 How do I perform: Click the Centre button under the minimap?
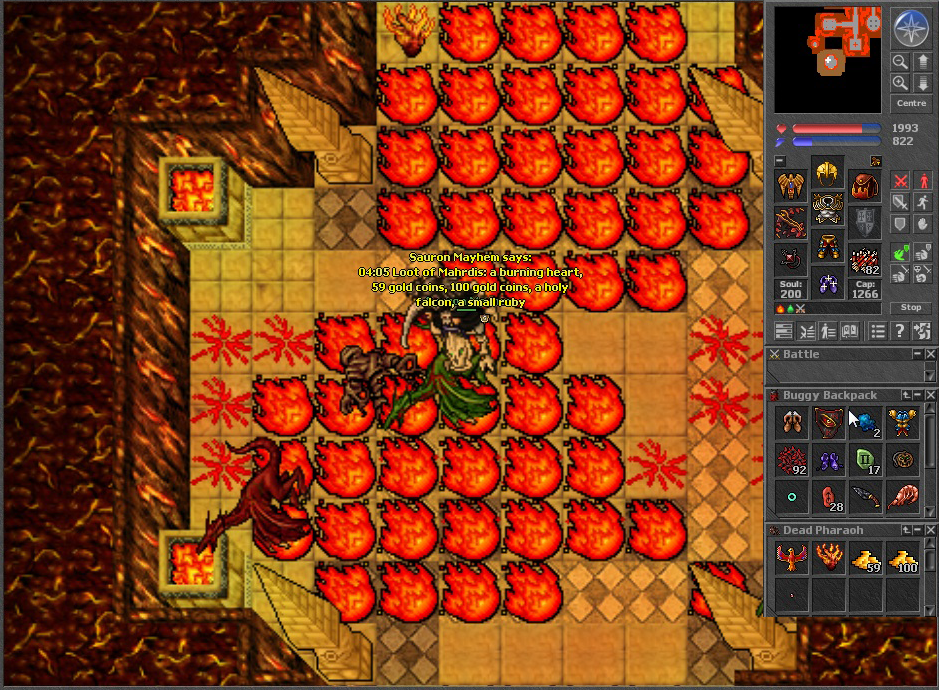911,104
